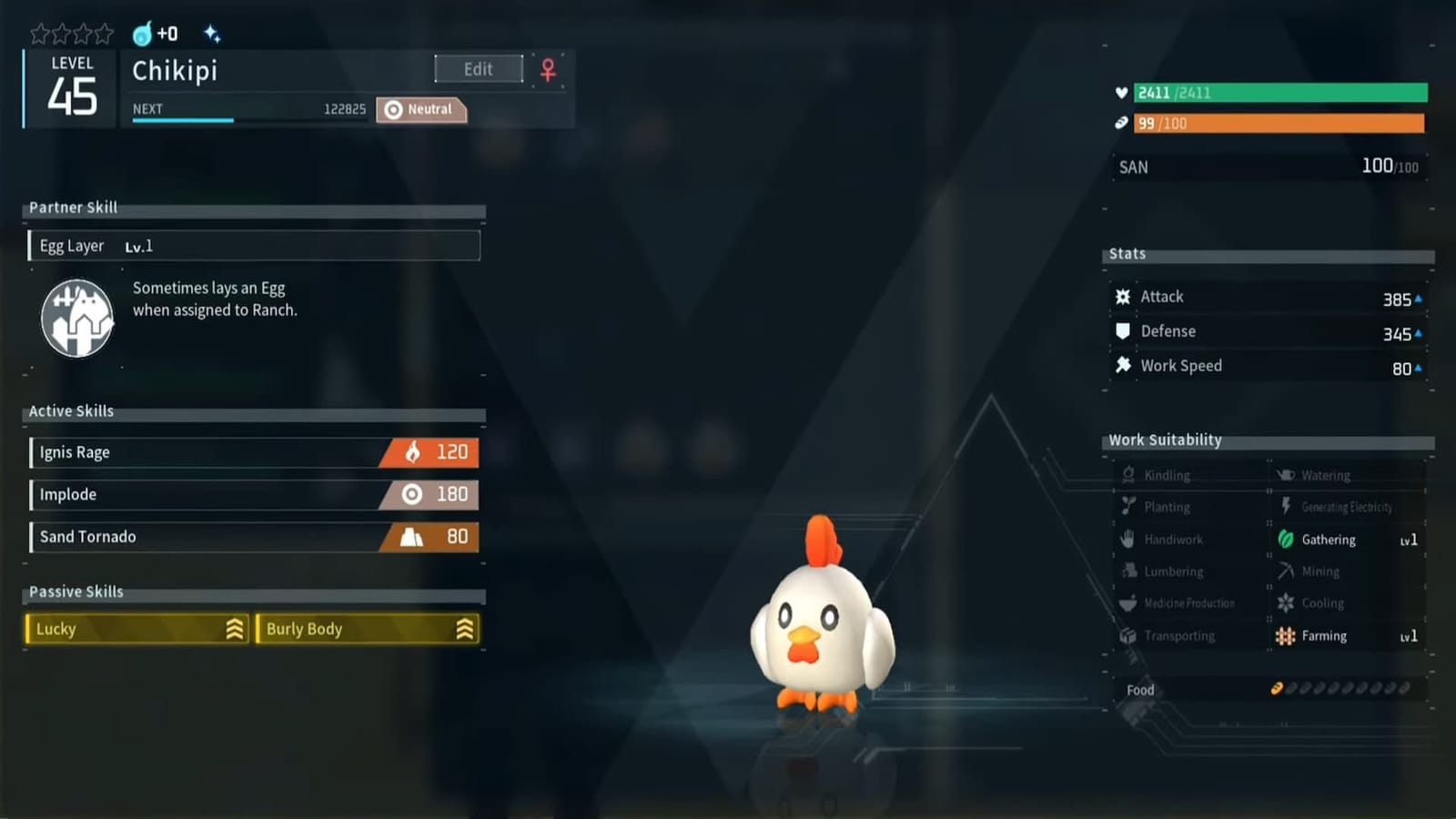Screen dimensions: 1456x819
Task: Toggle the fourth rating star
Action: click(x=102, y=33)
